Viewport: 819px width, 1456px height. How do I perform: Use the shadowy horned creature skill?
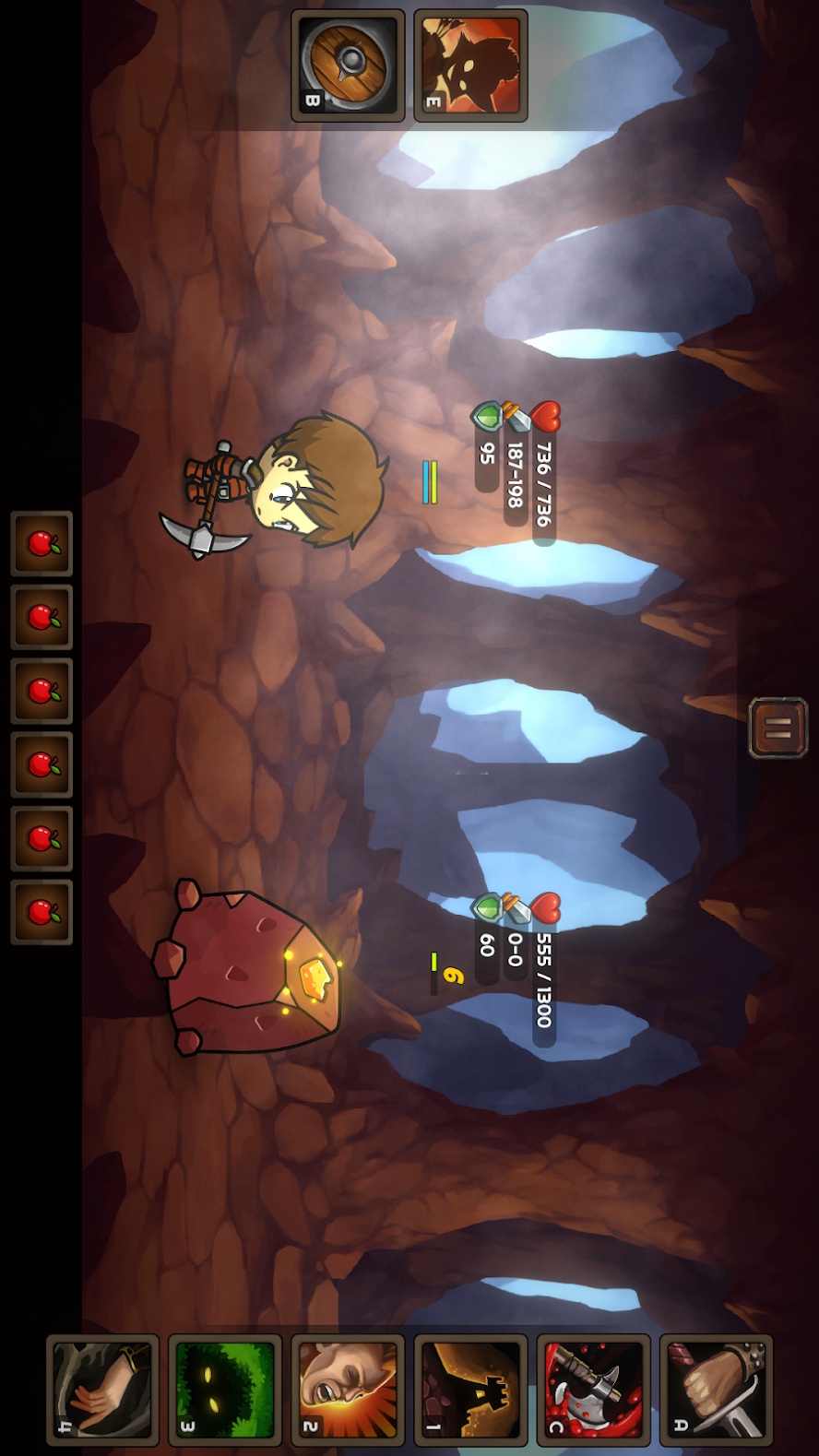470,65
